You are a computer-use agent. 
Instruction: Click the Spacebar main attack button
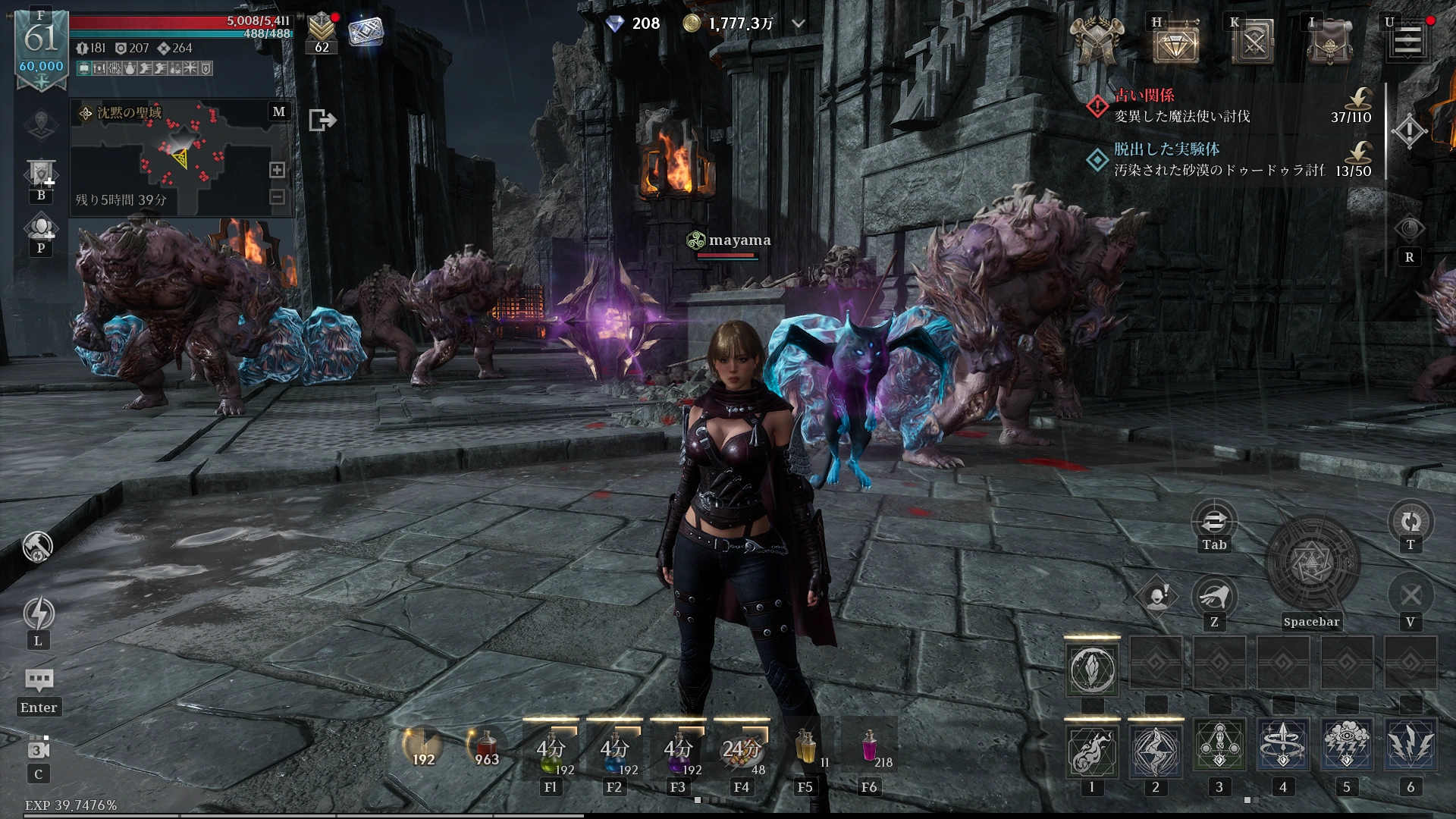click(1312, 565)
